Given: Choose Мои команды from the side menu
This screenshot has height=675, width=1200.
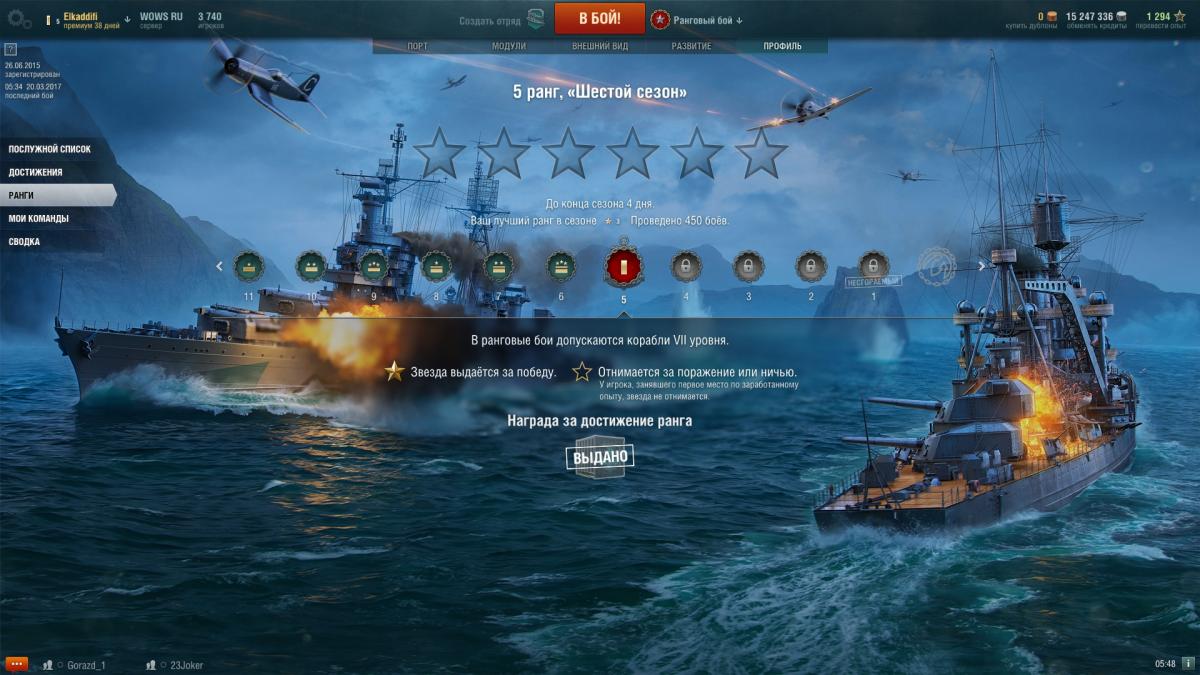Looking at the screenshot, I should pyautogui.click(x=39, y=218).
